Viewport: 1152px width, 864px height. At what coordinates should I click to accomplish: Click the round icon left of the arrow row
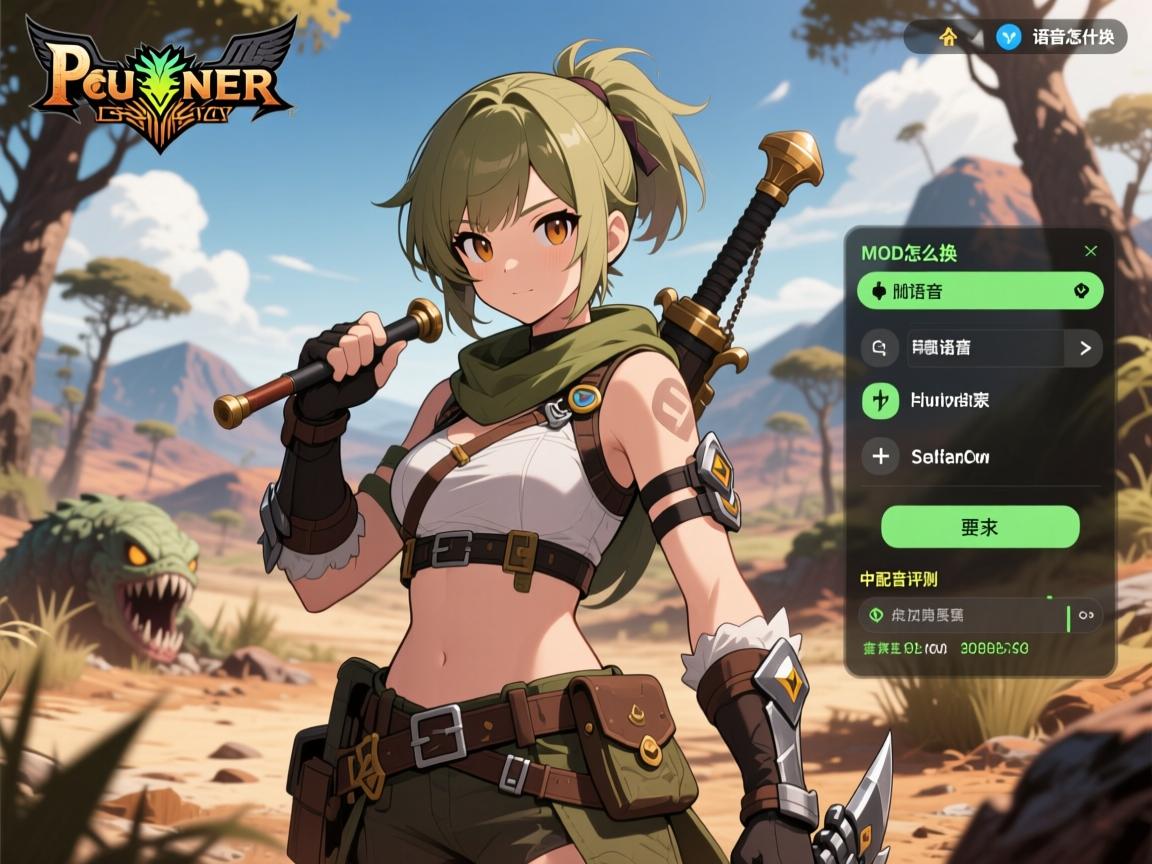tap(880, 348)
